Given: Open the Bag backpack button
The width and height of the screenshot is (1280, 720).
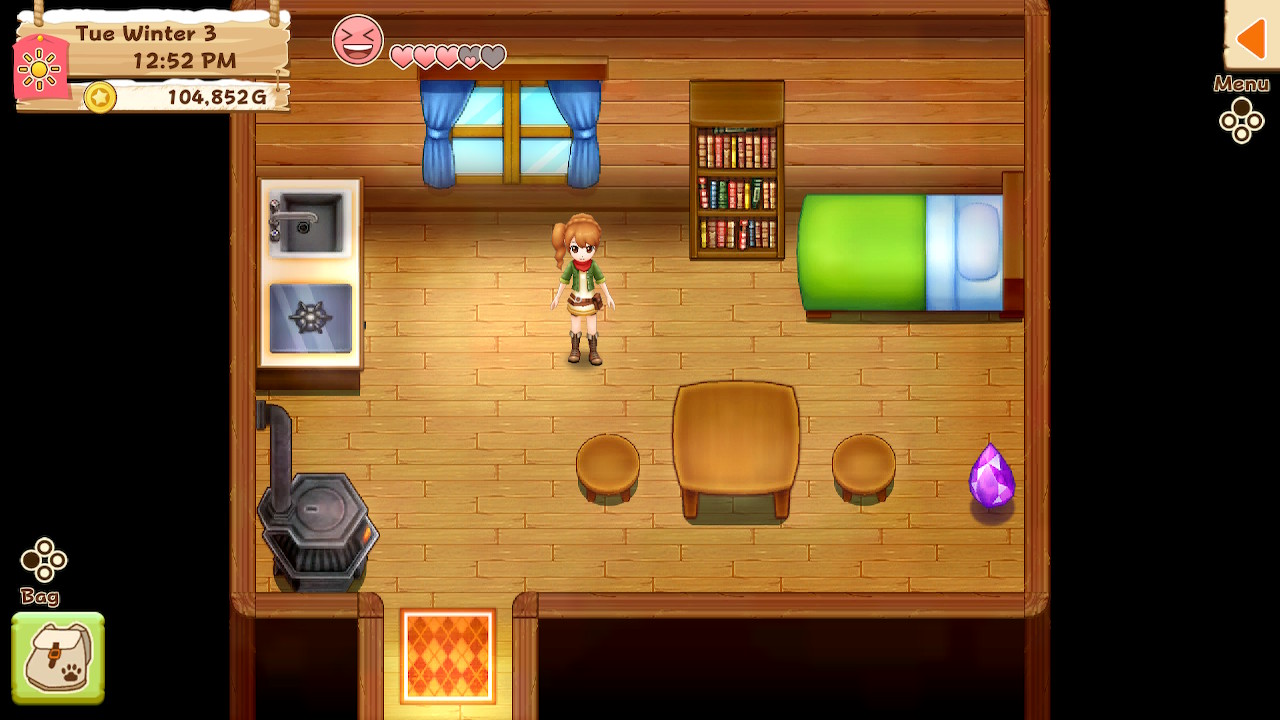Looking at the screenshot, I should (58, 657).
